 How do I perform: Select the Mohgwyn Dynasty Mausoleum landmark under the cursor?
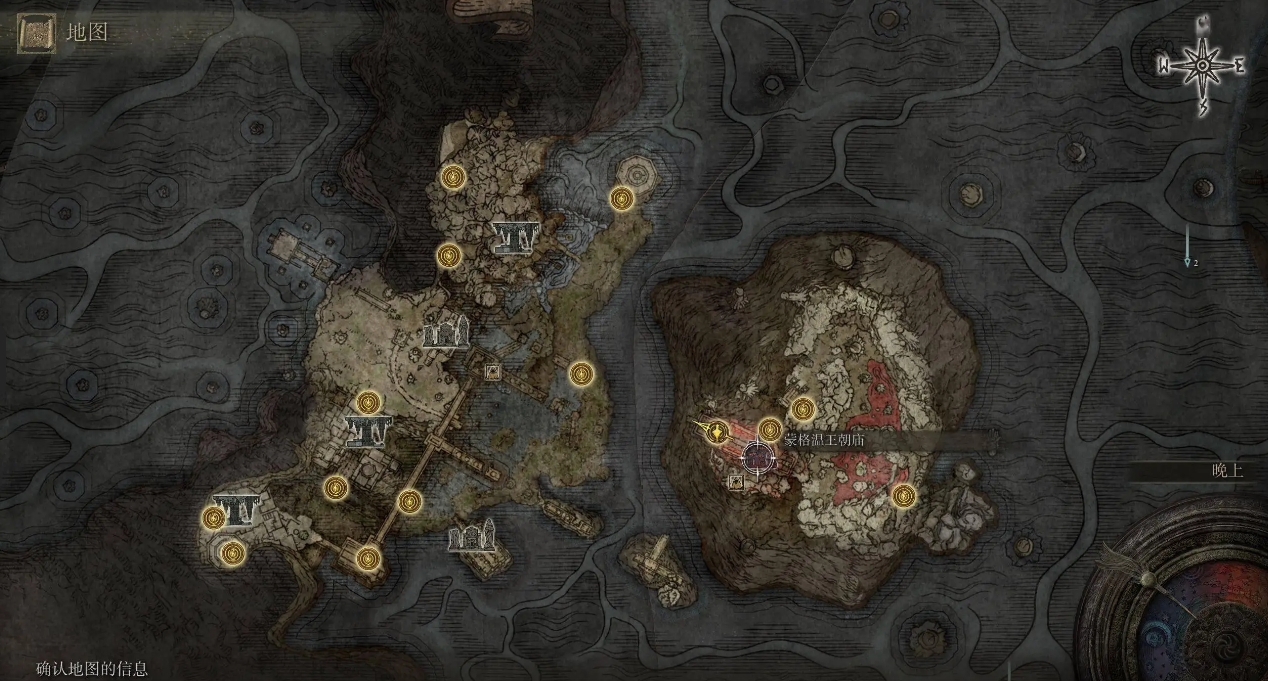(x=759, y=458)
